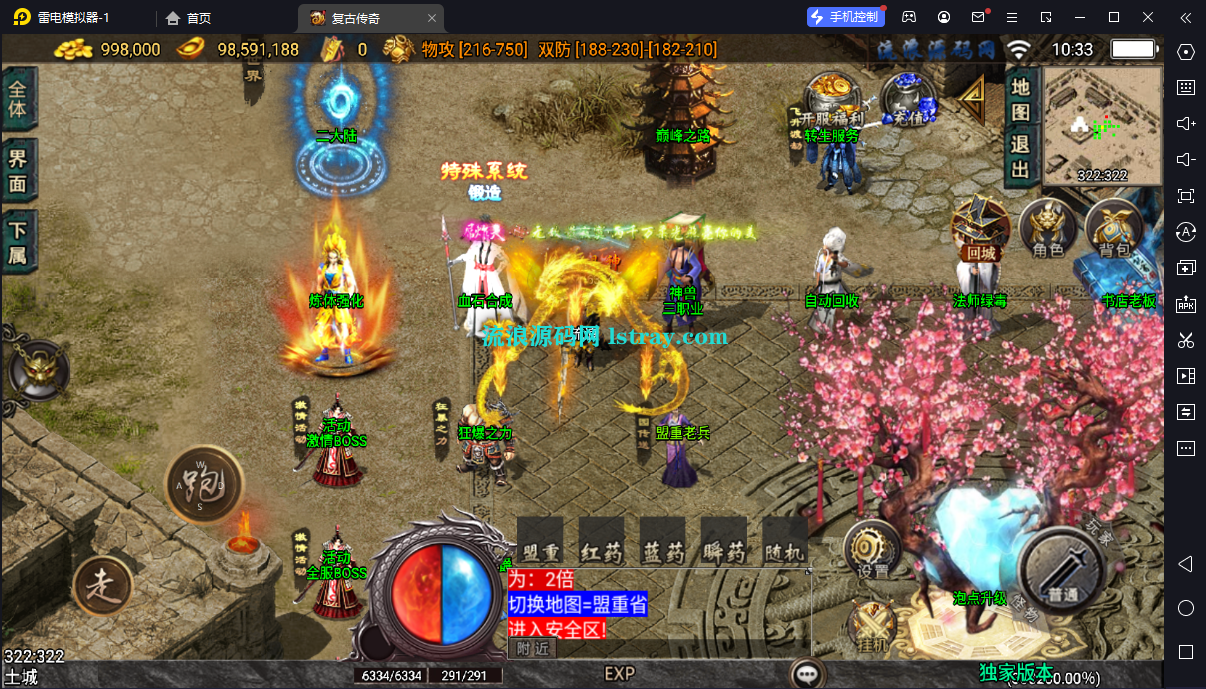Open the 设置 settings gear

872,549
